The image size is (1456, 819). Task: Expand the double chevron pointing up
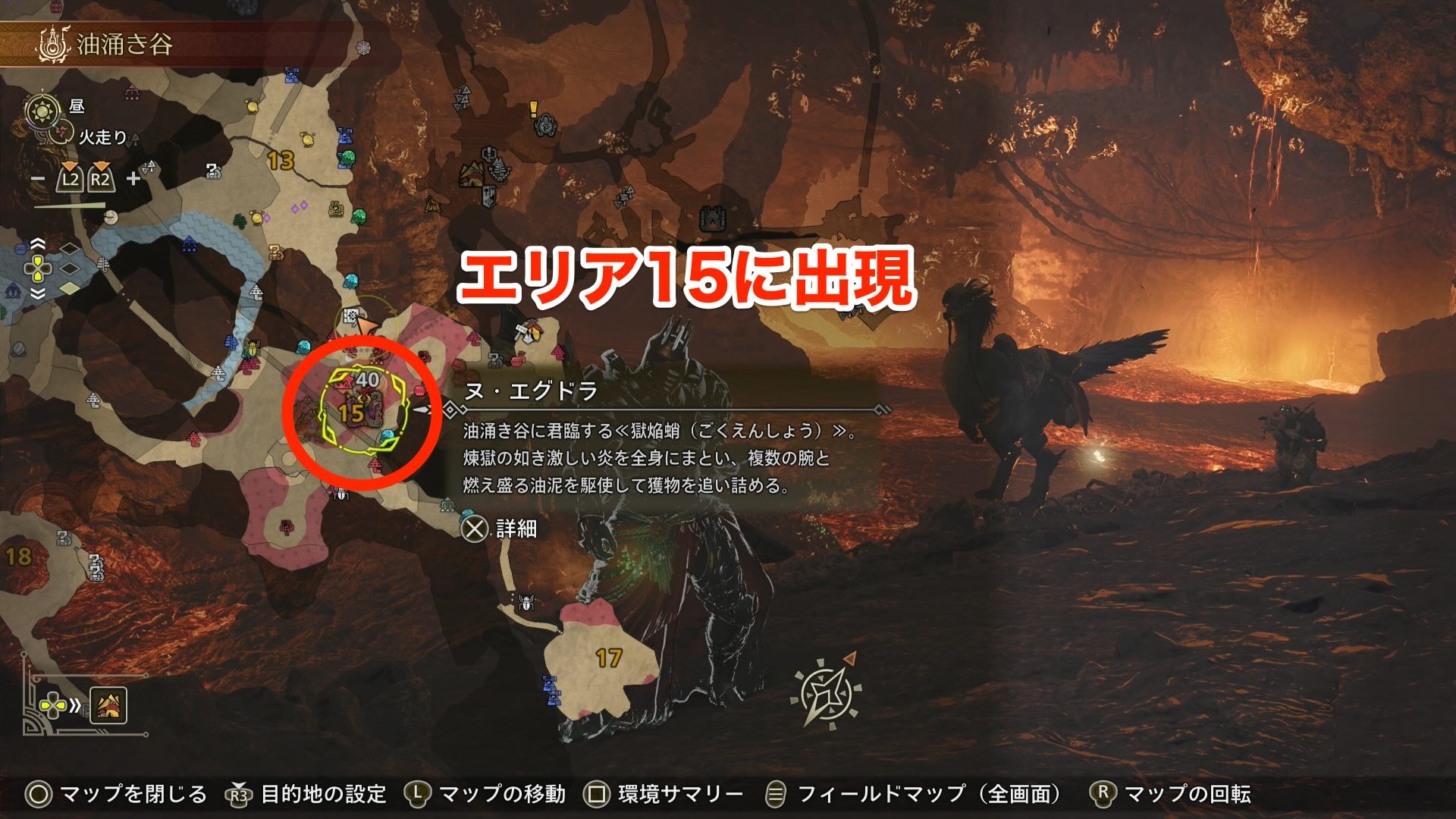pos(38,242)
